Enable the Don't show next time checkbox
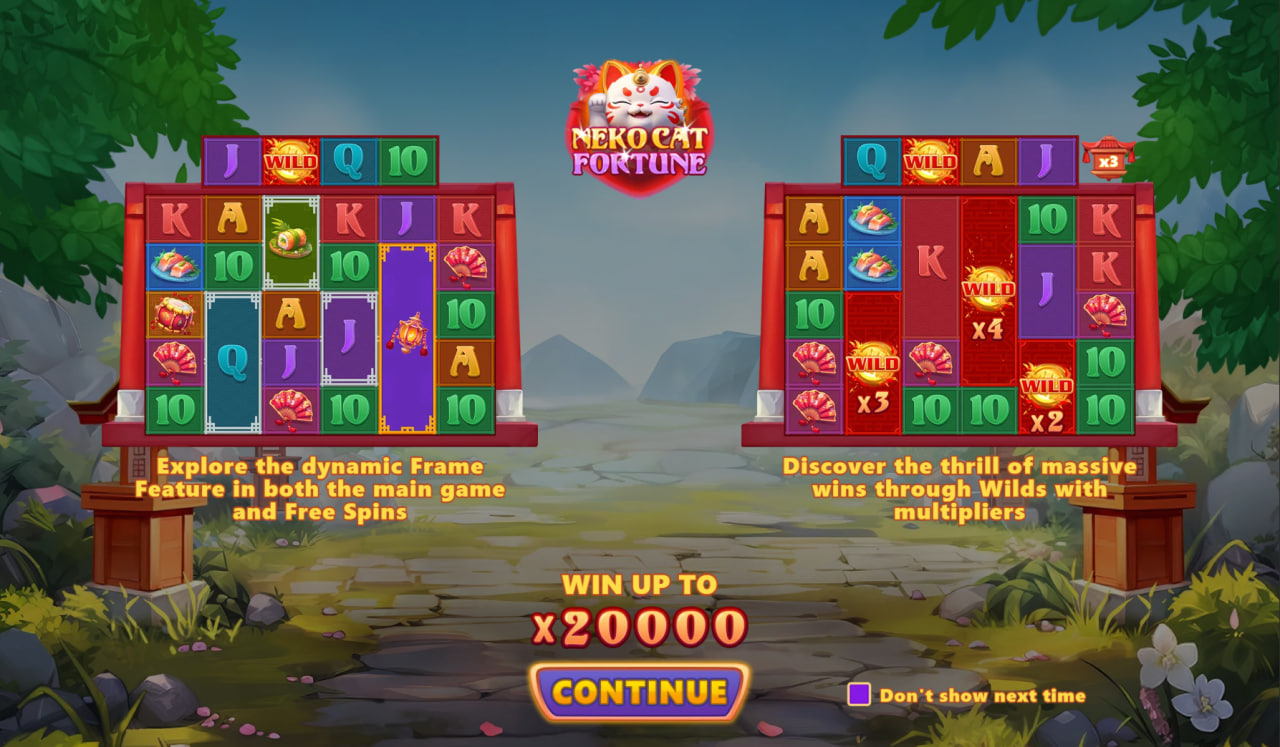This screenshot has width=1280, height=747. [x=858, y=694]
